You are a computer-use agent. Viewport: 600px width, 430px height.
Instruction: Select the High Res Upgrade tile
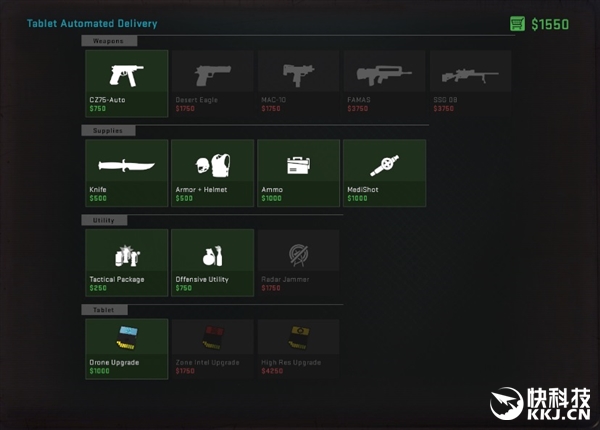click(298, 349)
